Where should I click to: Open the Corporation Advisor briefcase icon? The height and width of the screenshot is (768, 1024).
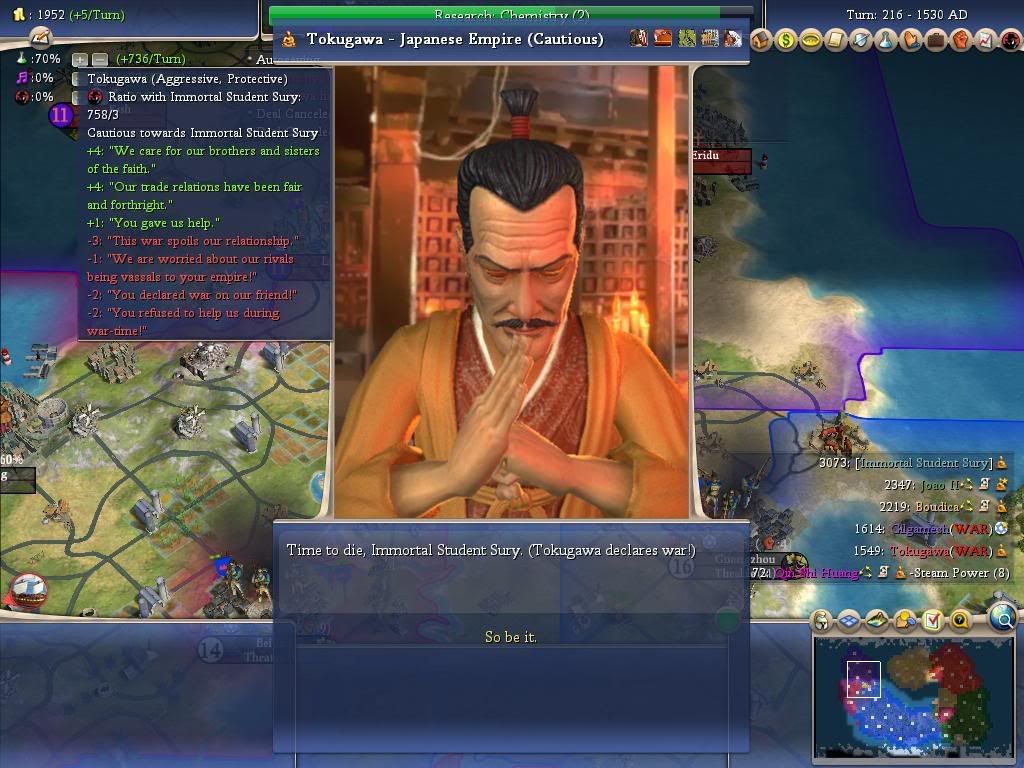point(936,40)
